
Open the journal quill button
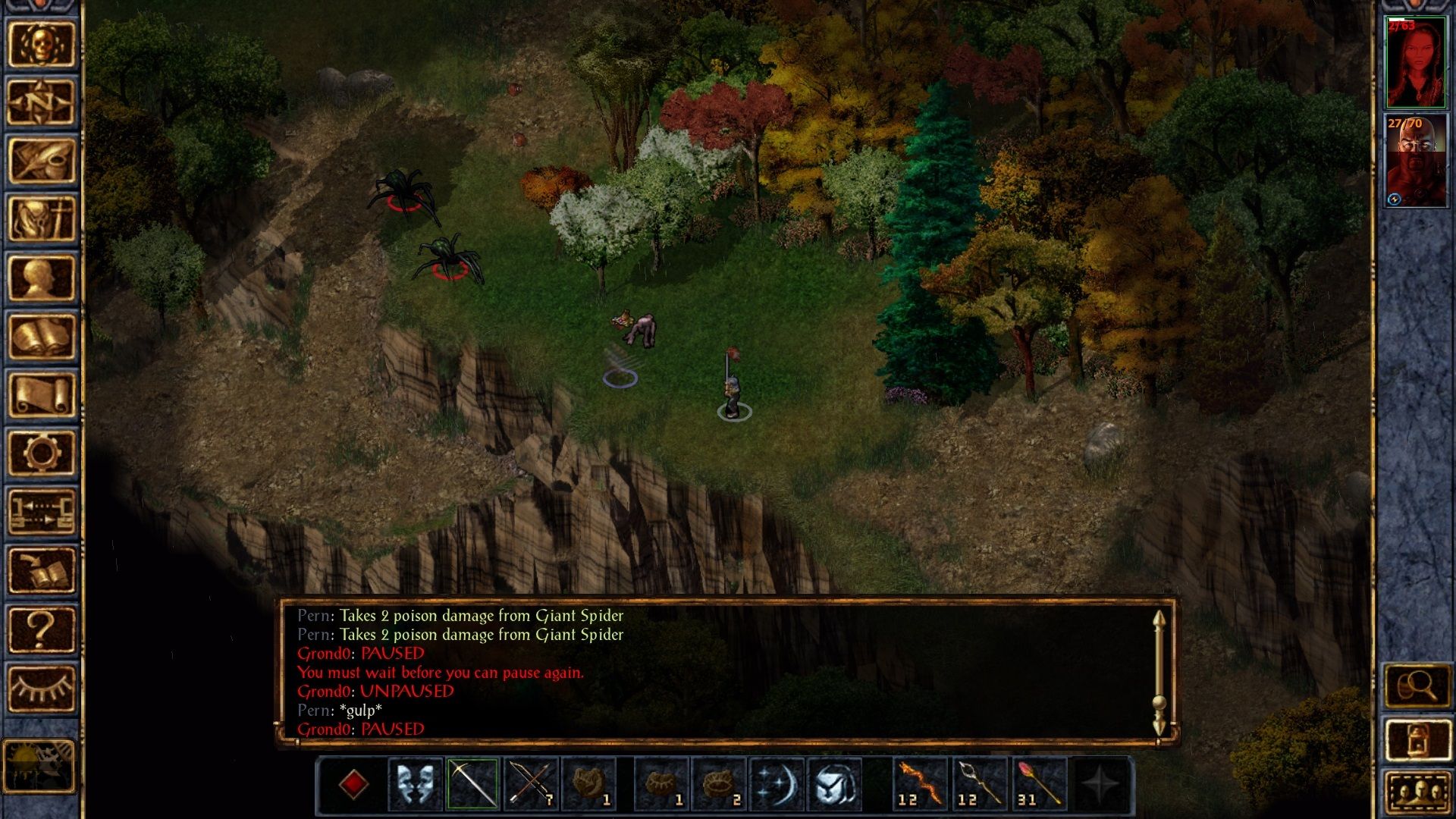tap(42, 161)
